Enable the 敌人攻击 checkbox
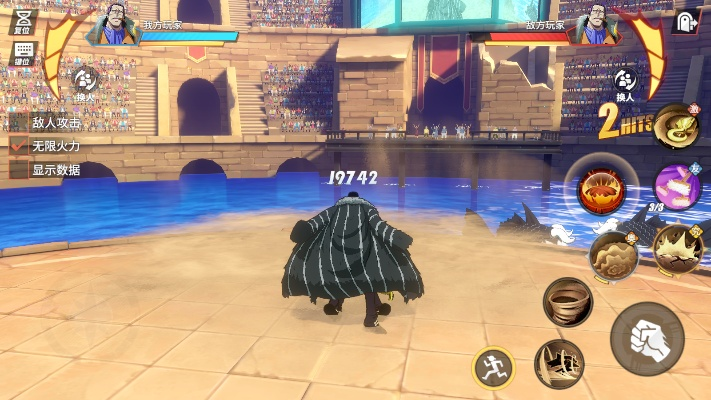 (x=18, y=122)
